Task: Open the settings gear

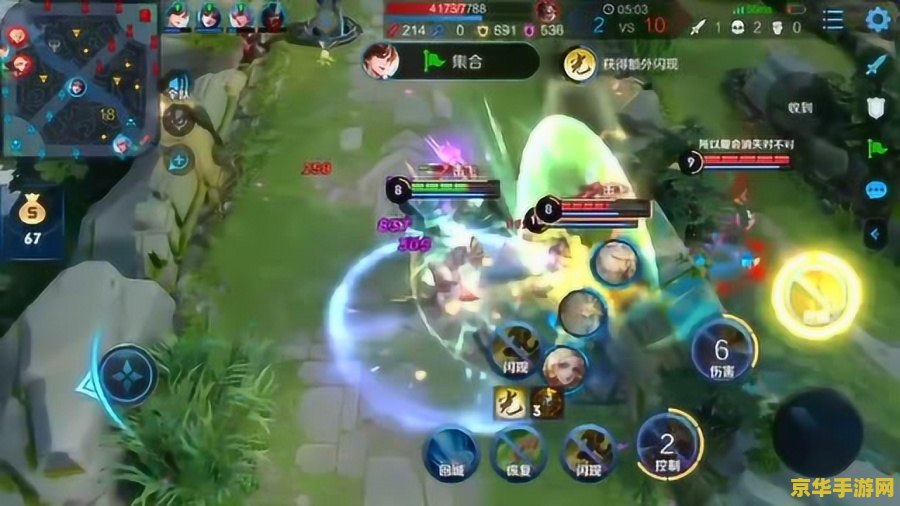Action: tap(878, 19)
